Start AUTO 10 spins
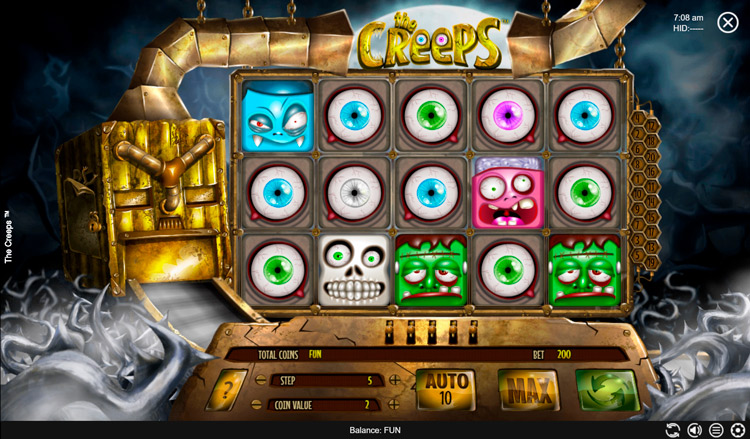The image size is (750, 439). [447, 389]
